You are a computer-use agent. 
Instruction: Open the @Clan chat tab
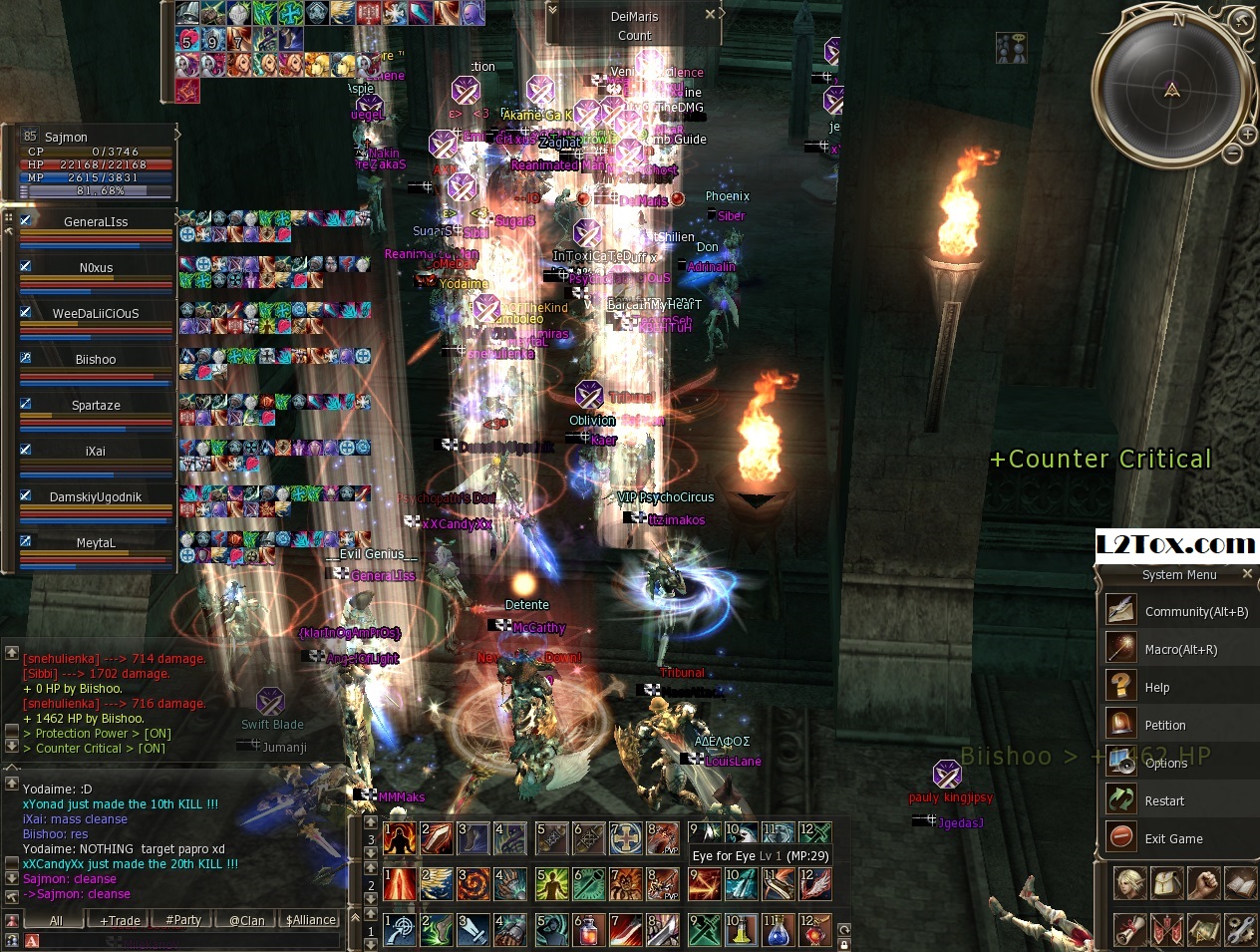246,920
